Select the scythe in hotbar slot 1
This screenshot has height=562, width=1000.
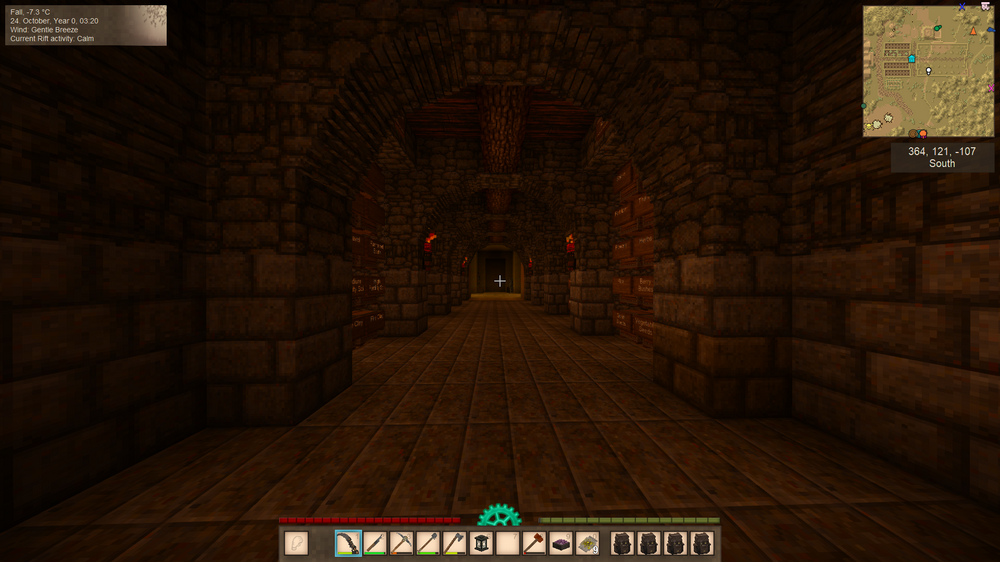348,543
